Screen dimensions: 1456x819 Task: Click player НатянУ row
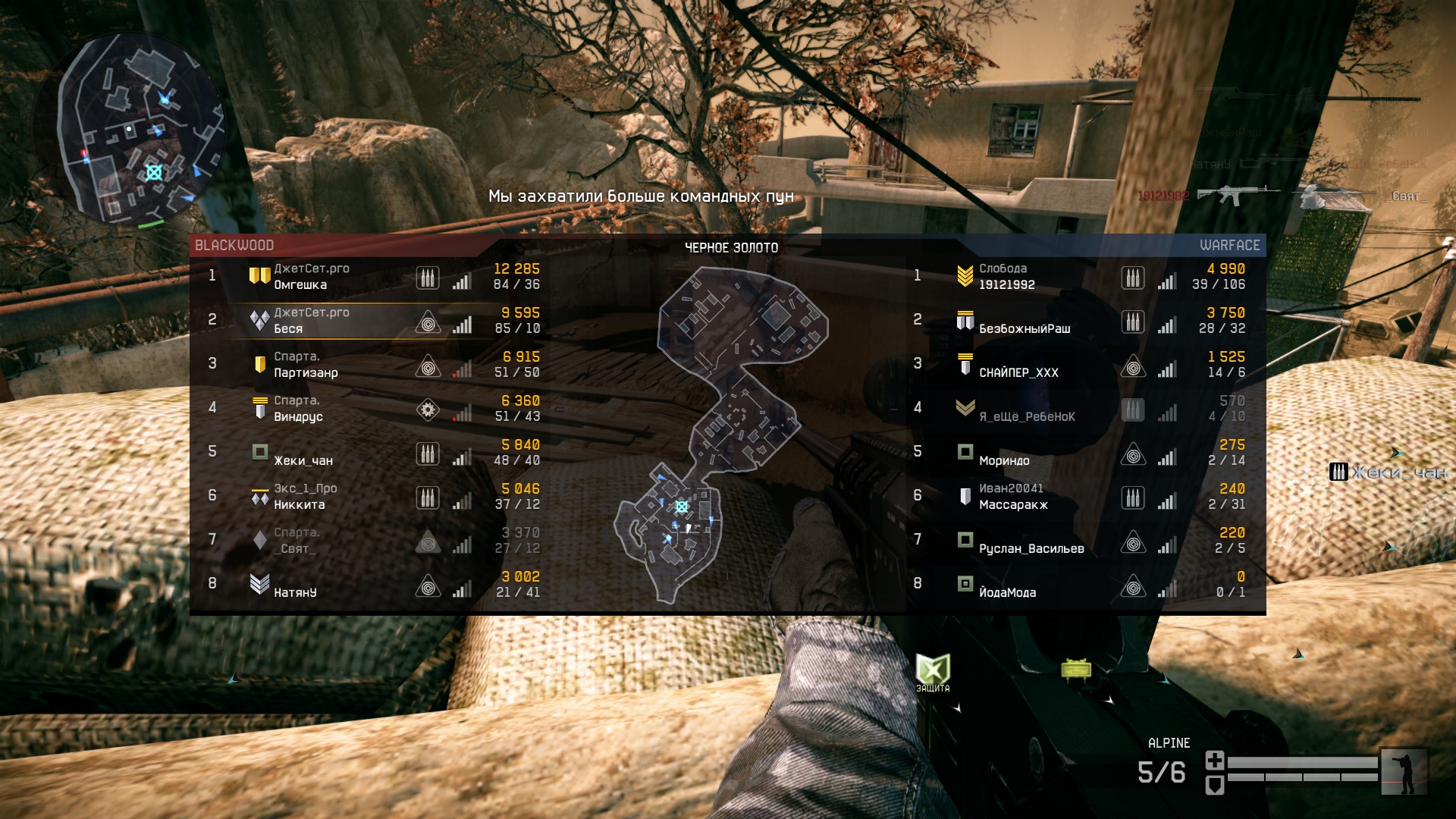click(x=295, y=592)
